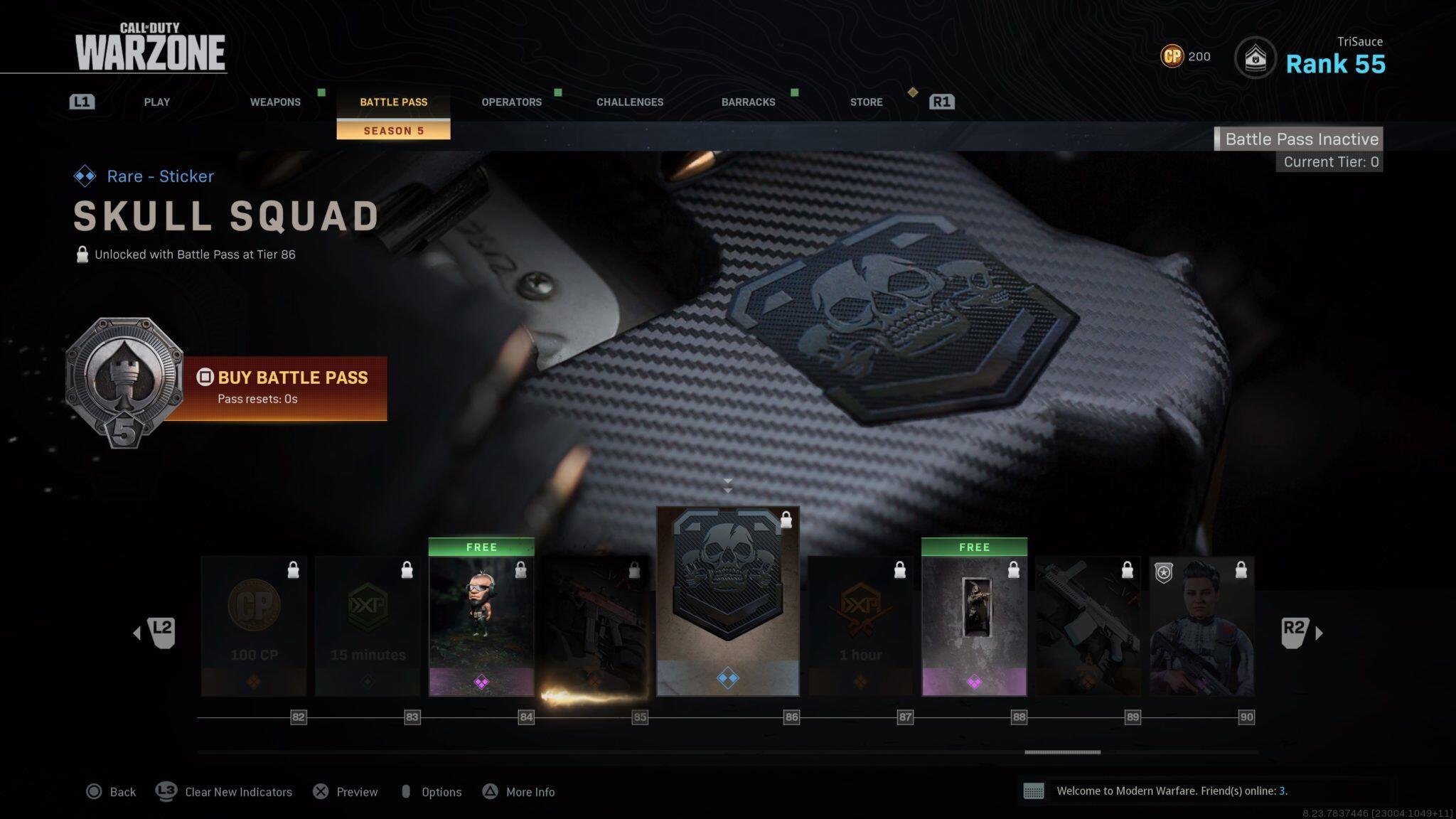Select the 100 CP tier 82 reward
The height and width of the screenshot is (819, 1456).
tap(254, 626)
